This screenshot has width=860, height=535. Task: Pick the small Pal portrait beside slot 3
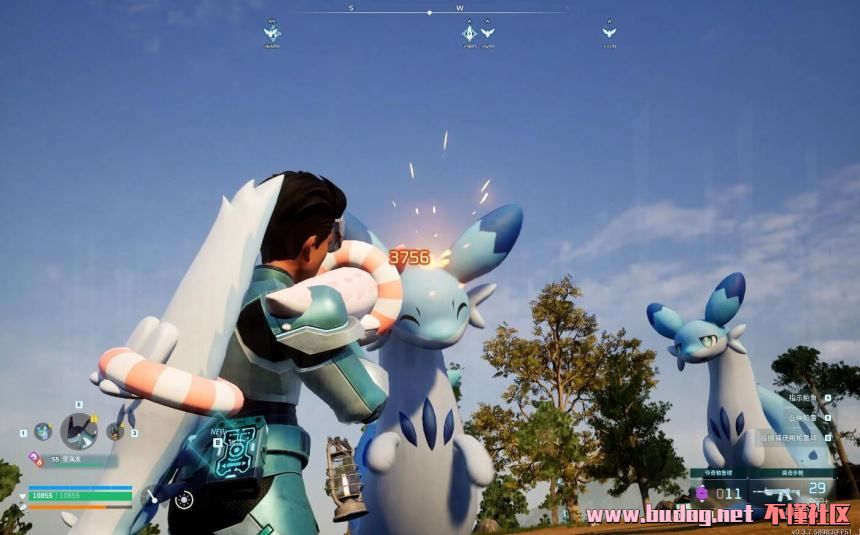pyautogui.click(x=115, y=431)
